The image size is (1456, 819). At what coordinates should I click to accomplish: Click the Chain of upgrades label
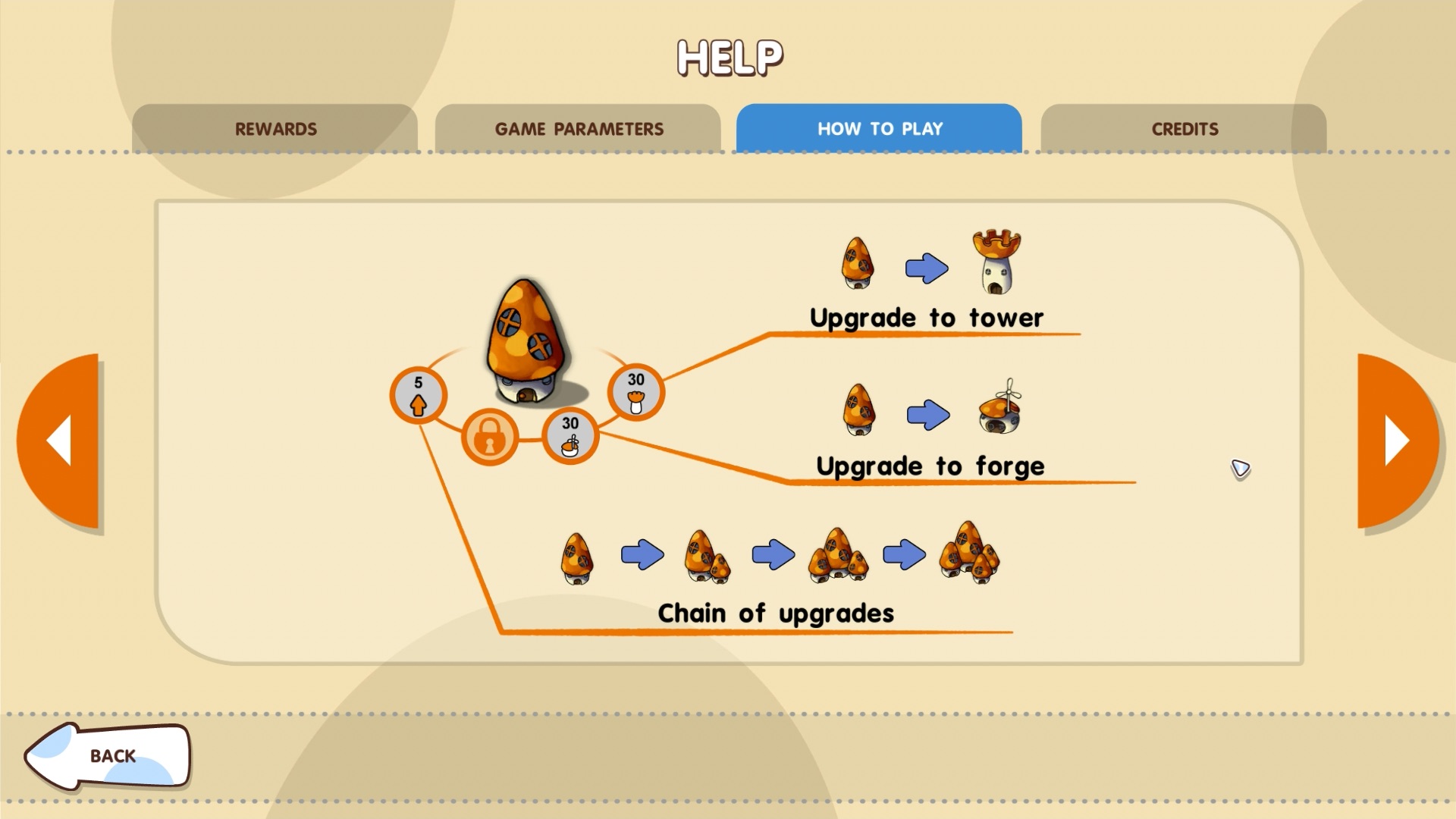pos(776,613)
